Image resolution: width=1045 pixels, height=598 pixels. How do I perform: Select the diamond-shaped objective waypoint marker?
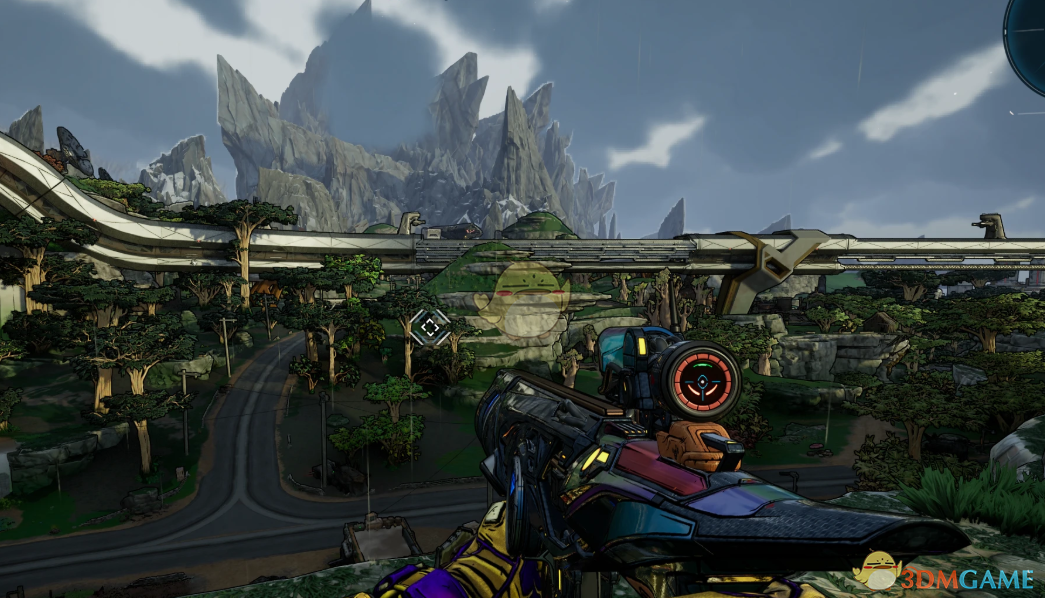point(430,325)
